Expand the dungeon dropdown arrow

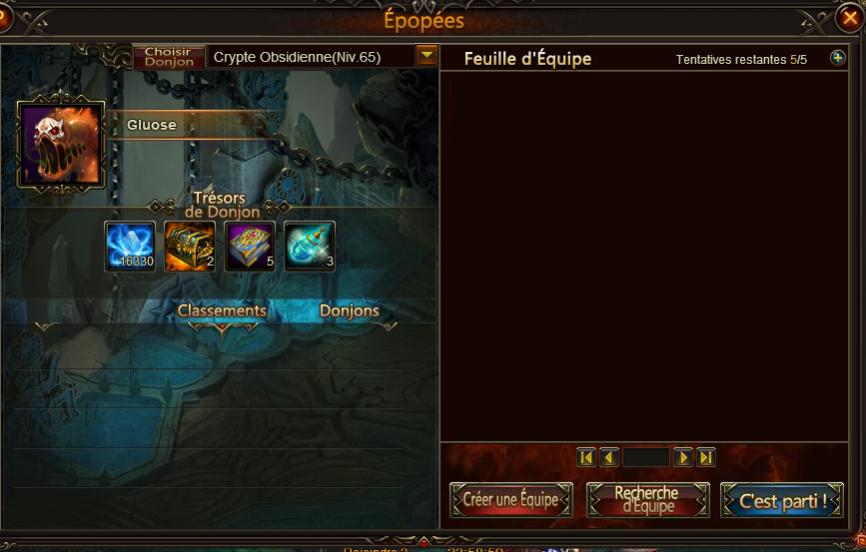[427, 56]
